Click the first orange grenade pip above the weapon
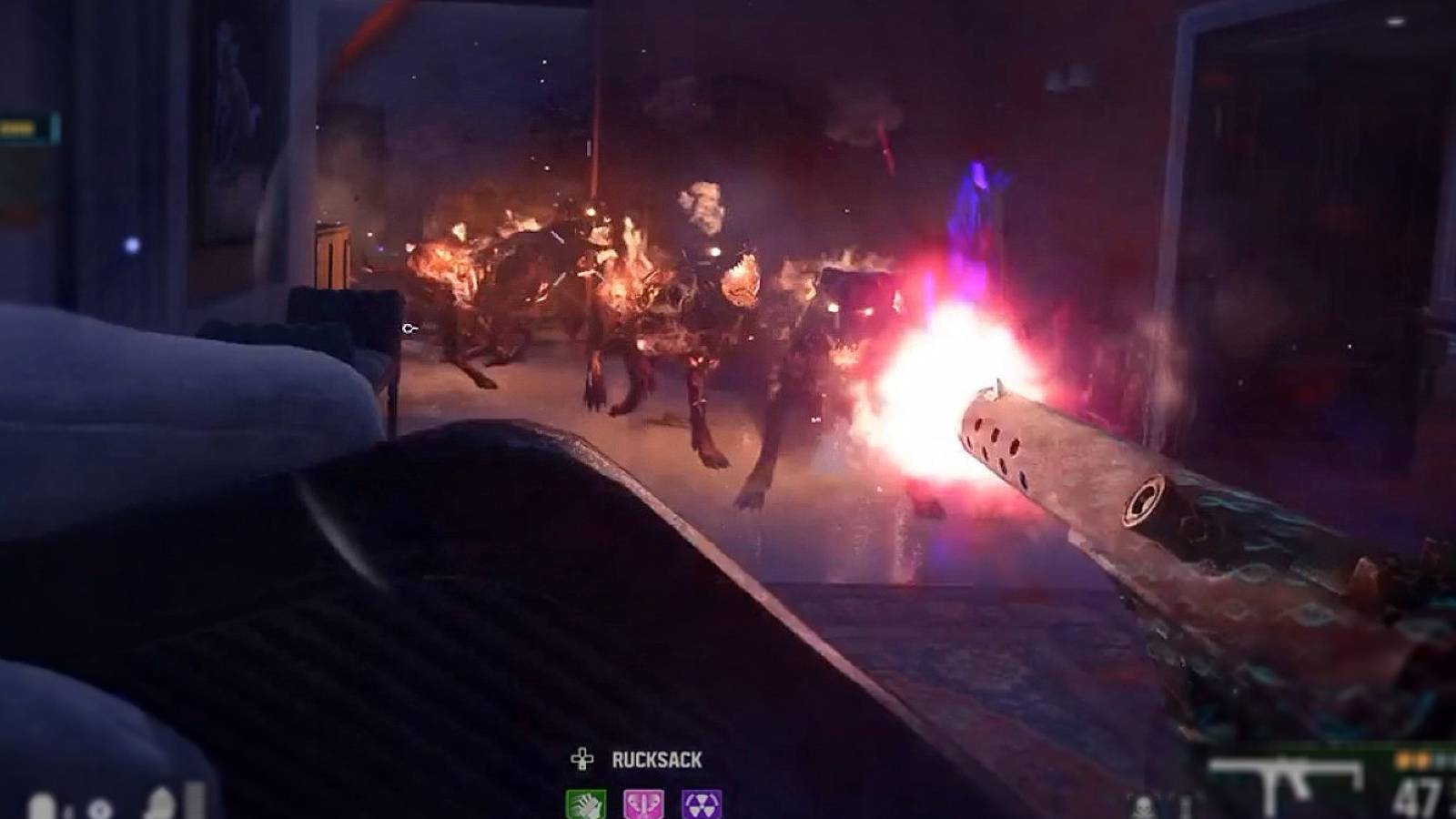This screenshot has height=819, width=1456. coord(1404,759)
